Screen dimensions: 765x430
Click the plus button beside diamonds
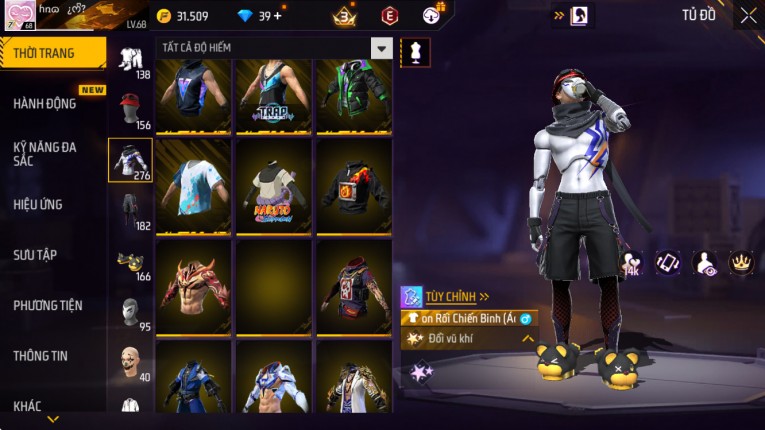[x=277, y=16]
